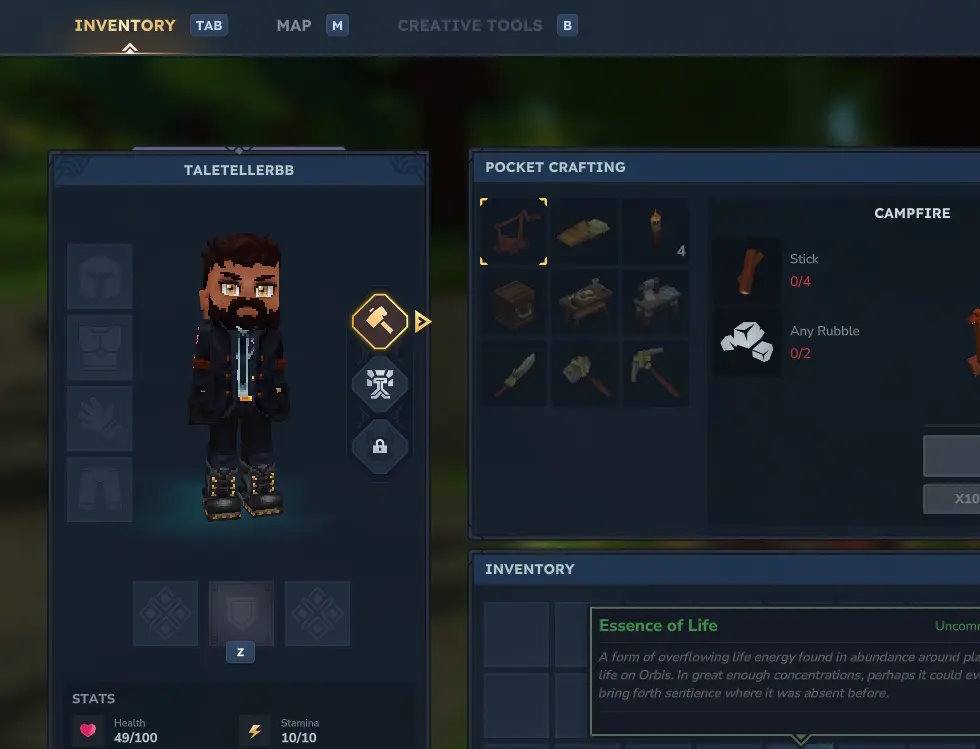Image resolution: width=980 pixels, height=749 pixels.
Task: Open the Creative Tools tab
Action: (x=470, y=25)
